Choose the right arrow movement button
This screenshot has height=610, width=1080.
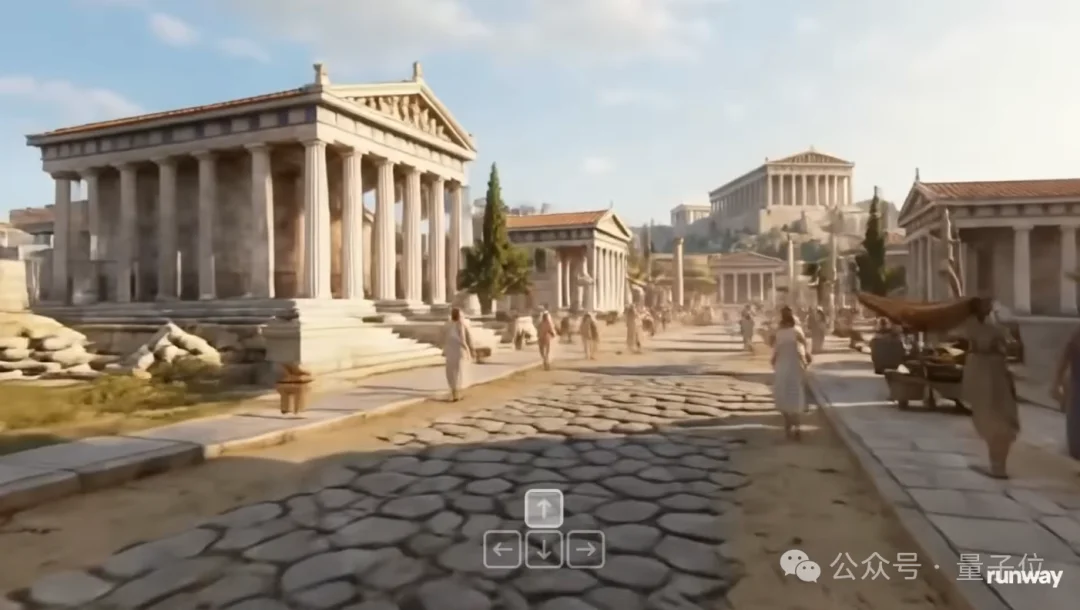tap(585, 549)
